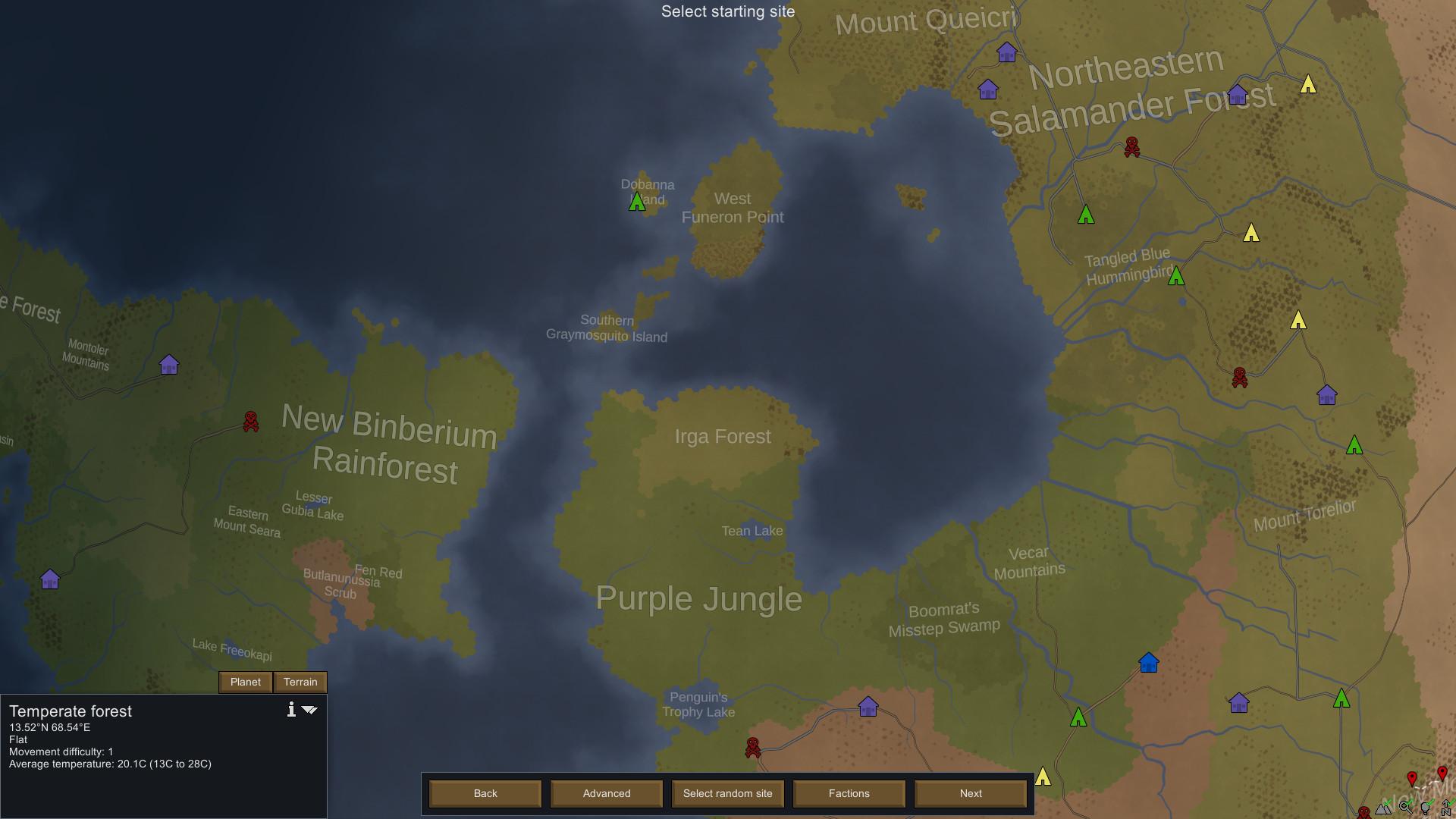
Task: Click a map tile near Tean Lake
Action: click(753, 531)
